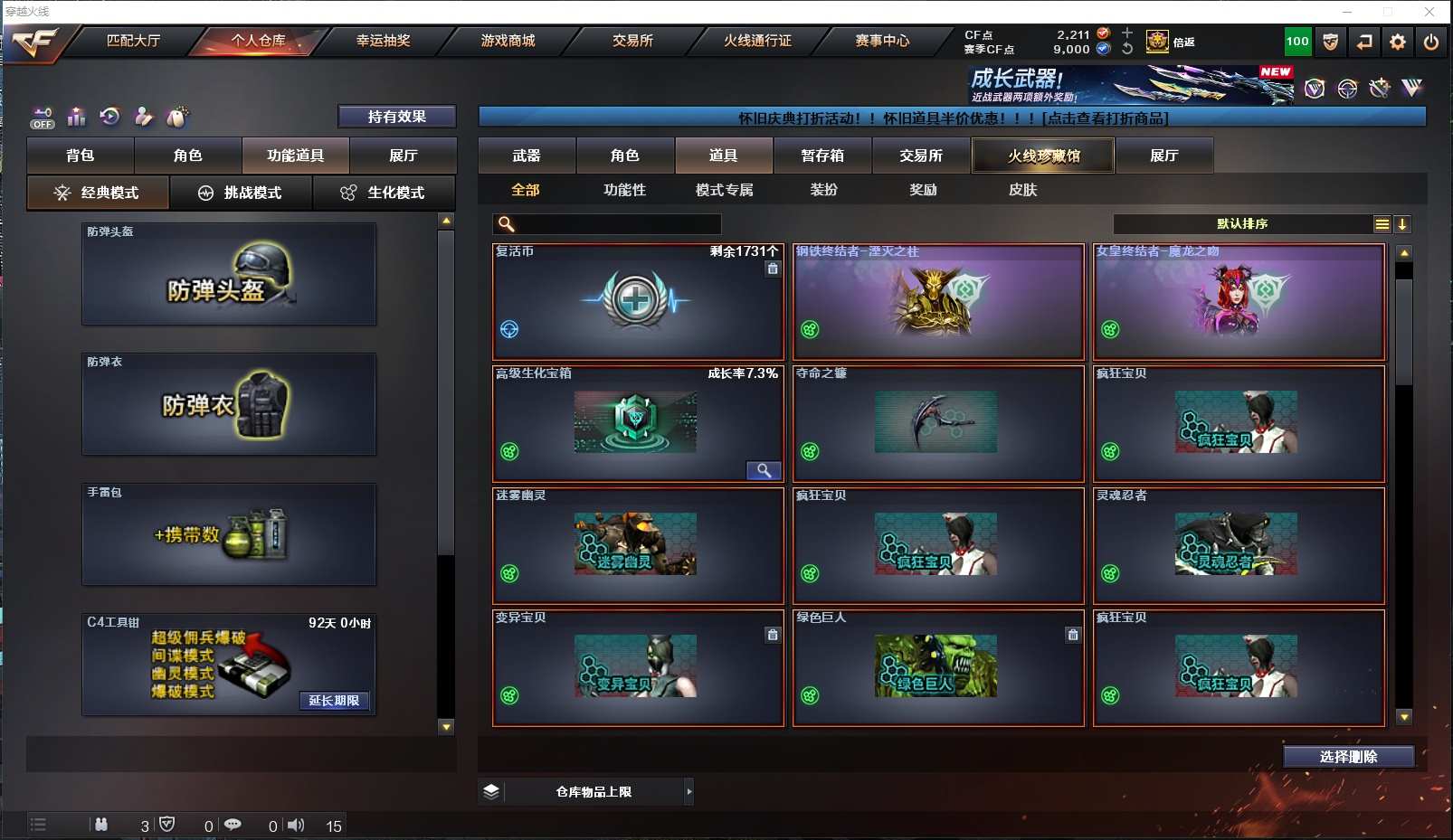
Task: Extend the C4工具钳 duration with 延长期限
Action: click(x=334, y=701)
